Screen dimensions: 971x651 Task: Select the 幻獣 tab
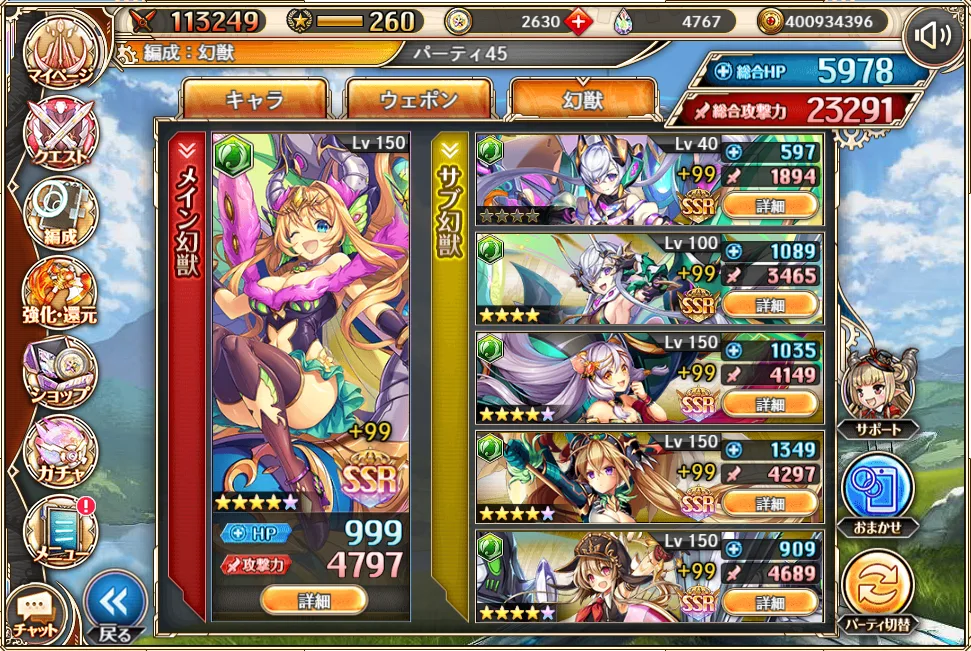coord(583,99)
